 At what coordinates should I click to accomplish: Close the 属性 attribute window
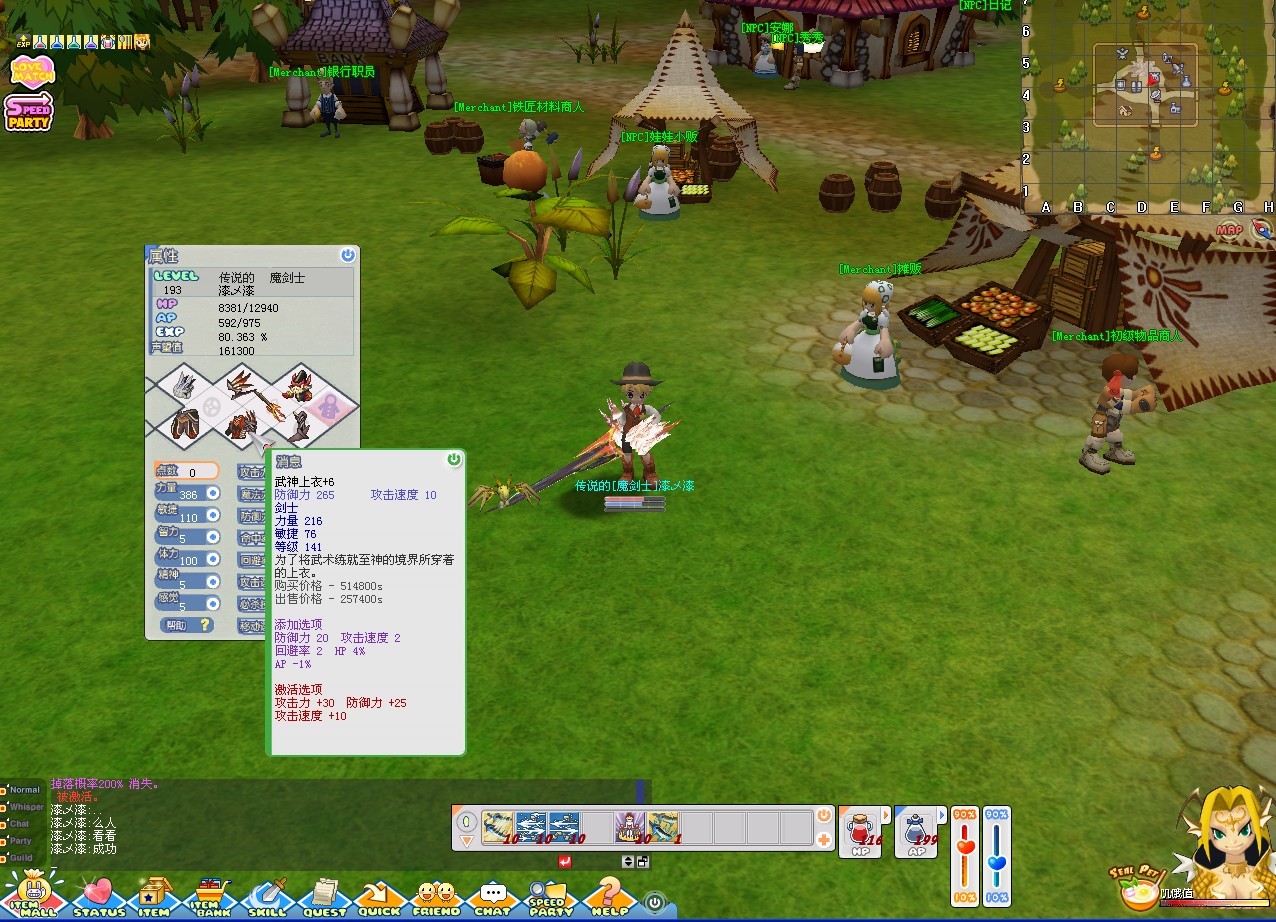click(x=347, y=255)
